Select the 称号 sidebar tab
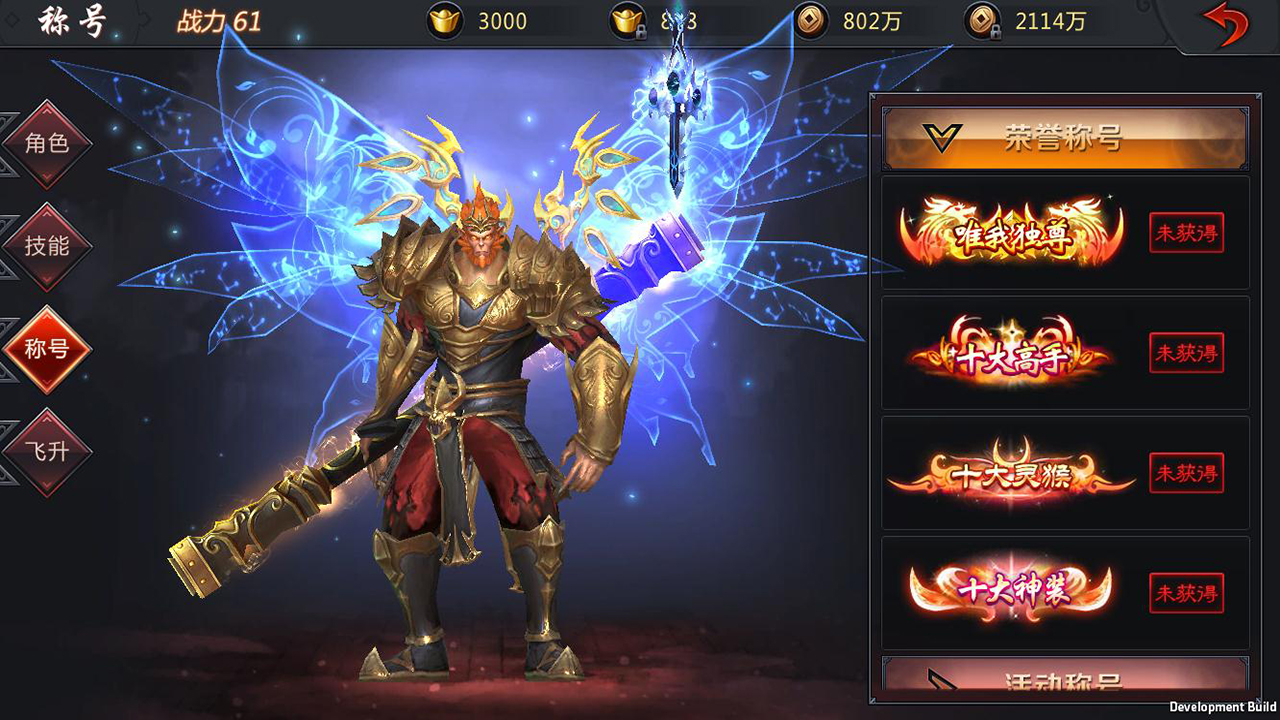Image resolution: width=1280 pixels, height=720 pixels. tap(47, 348)
